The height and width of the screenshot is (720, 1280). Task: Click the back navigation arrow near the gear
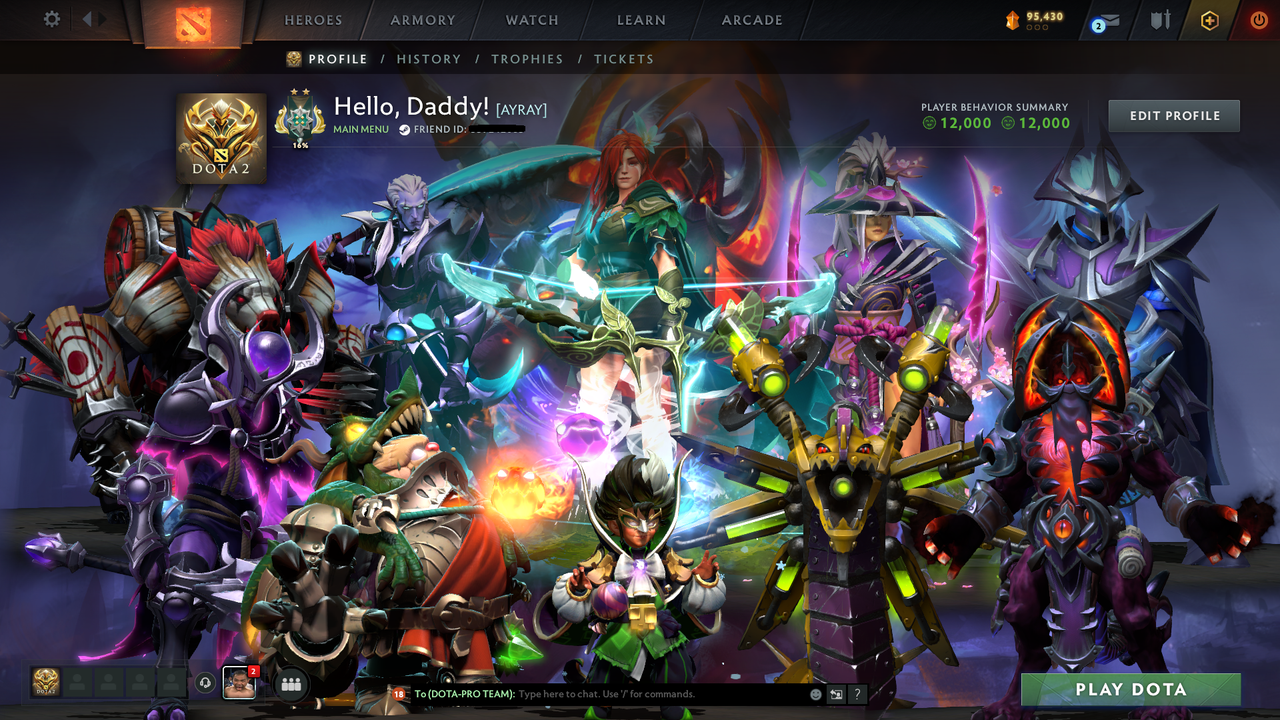point(90,18)
